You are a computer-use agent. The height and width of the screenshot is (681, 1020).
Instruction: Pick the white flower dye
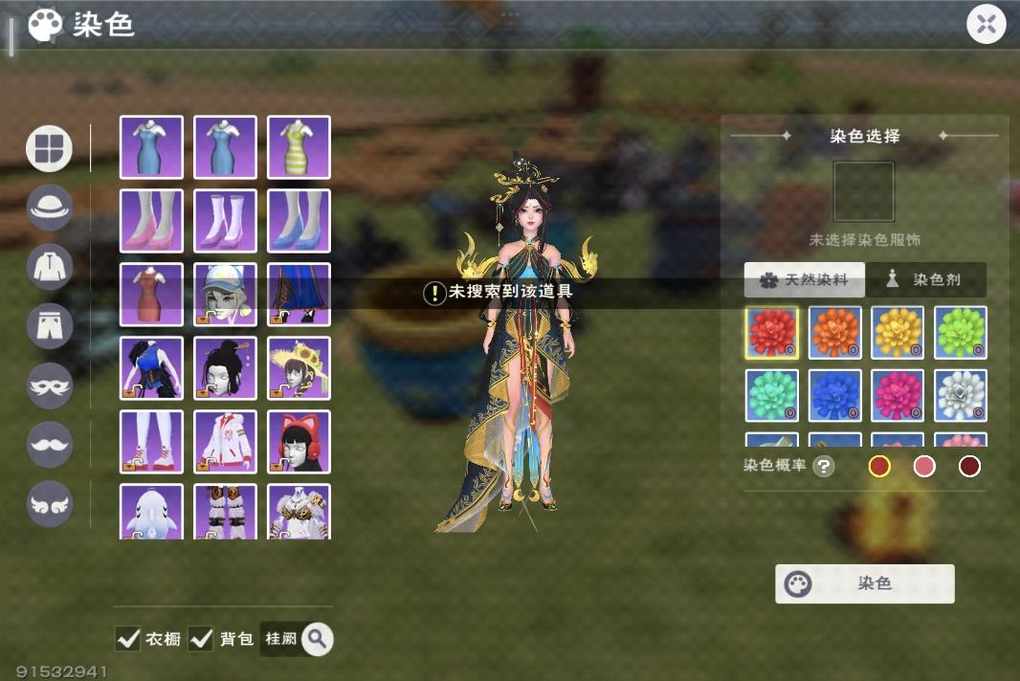click(960, 395)
